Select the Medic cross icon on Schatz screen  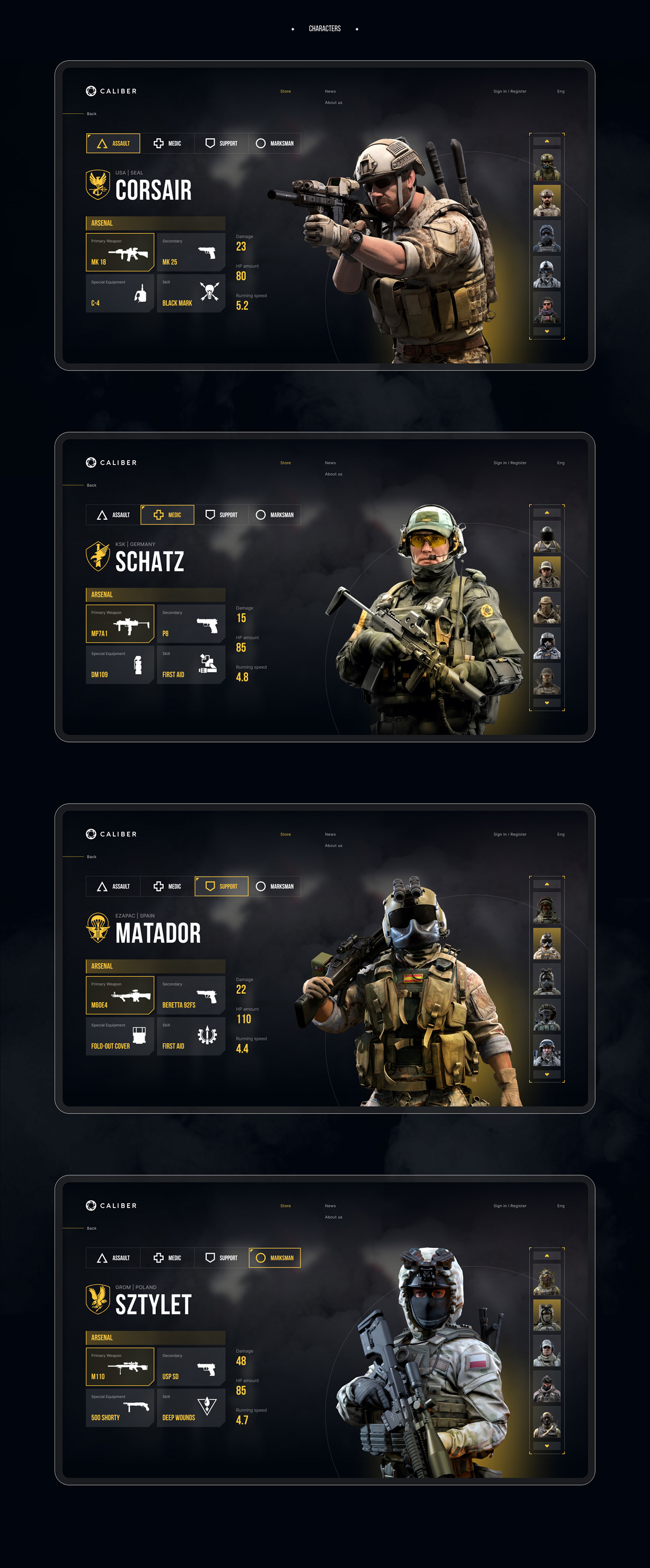coord(158,515)
